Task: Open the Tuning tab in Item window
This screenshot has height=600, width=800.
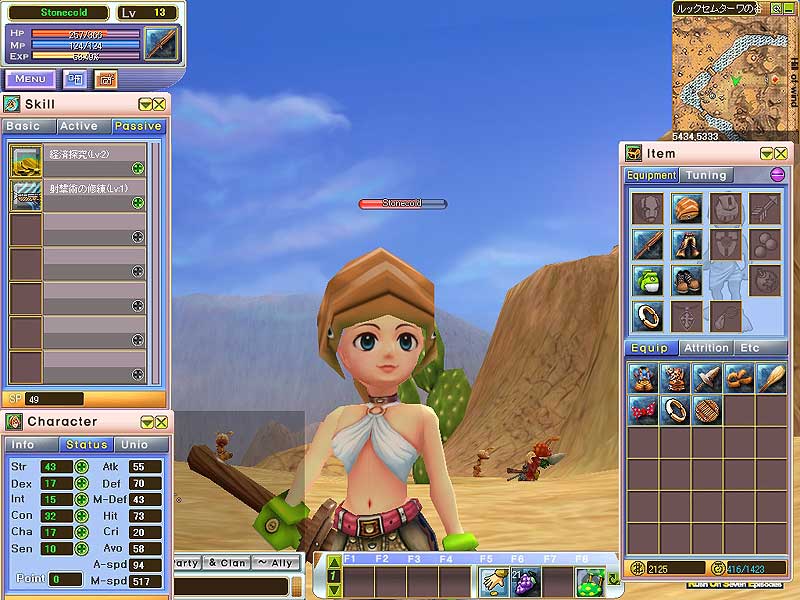Action: (706, 175)
